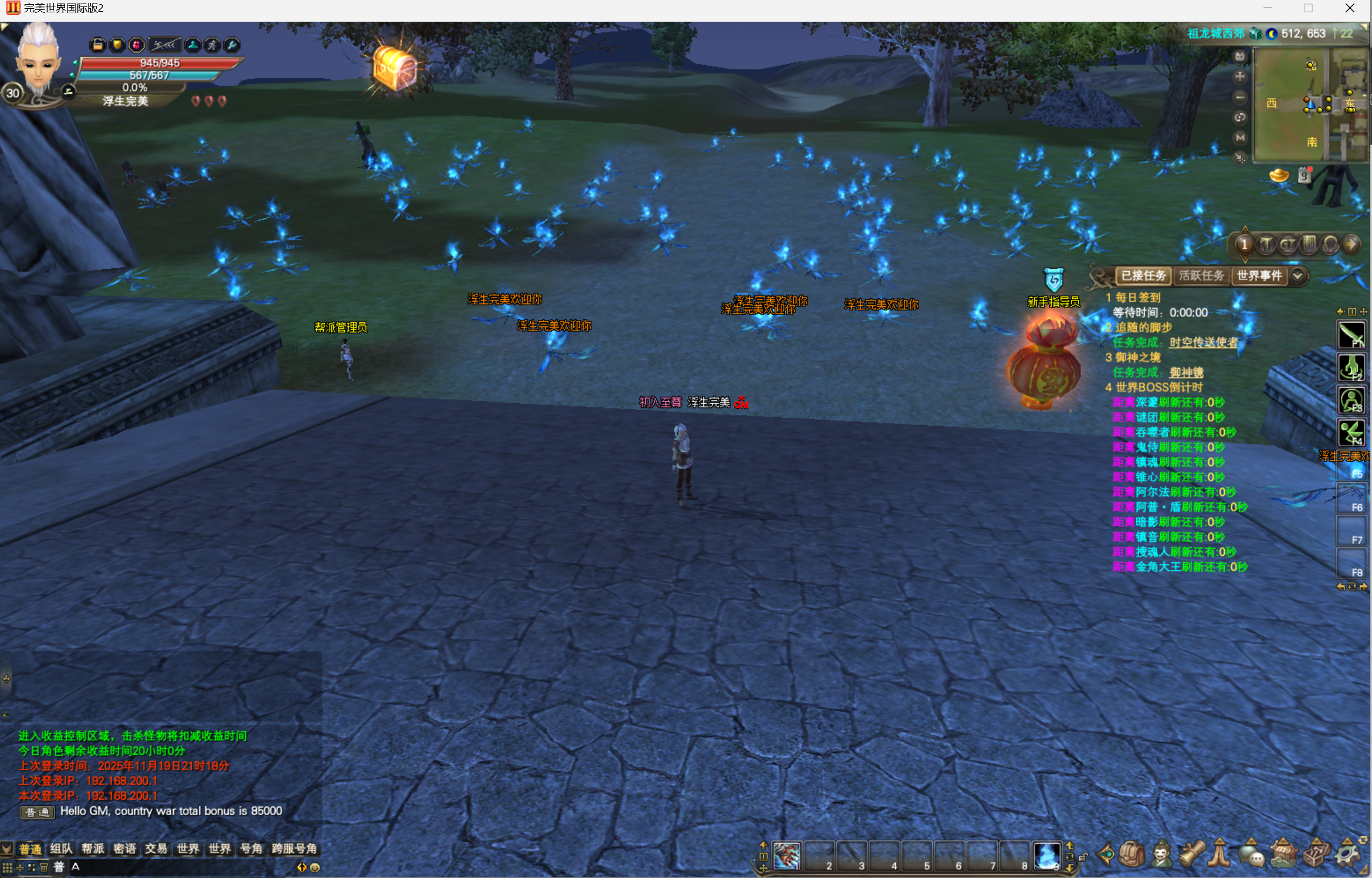Open the quest scroll icon
Viewport: 1372px width, 878px height.
[1191, 854]
